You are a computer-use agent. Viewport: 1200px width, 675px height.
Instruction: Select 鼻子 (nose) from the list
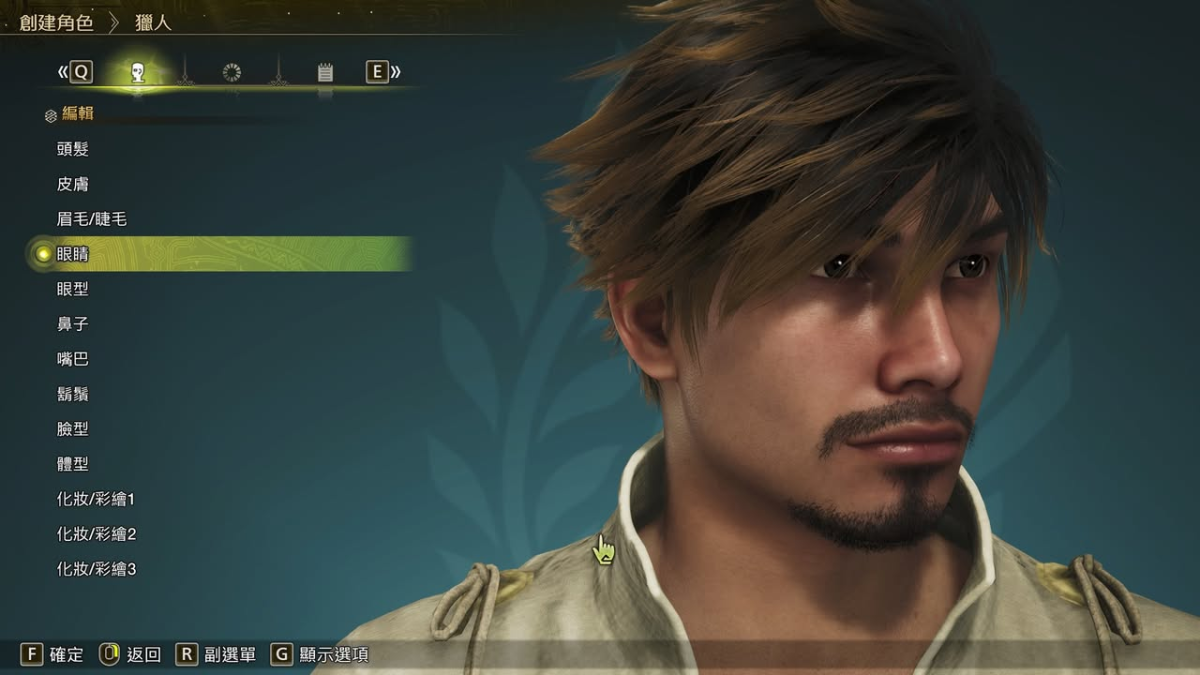73,324
